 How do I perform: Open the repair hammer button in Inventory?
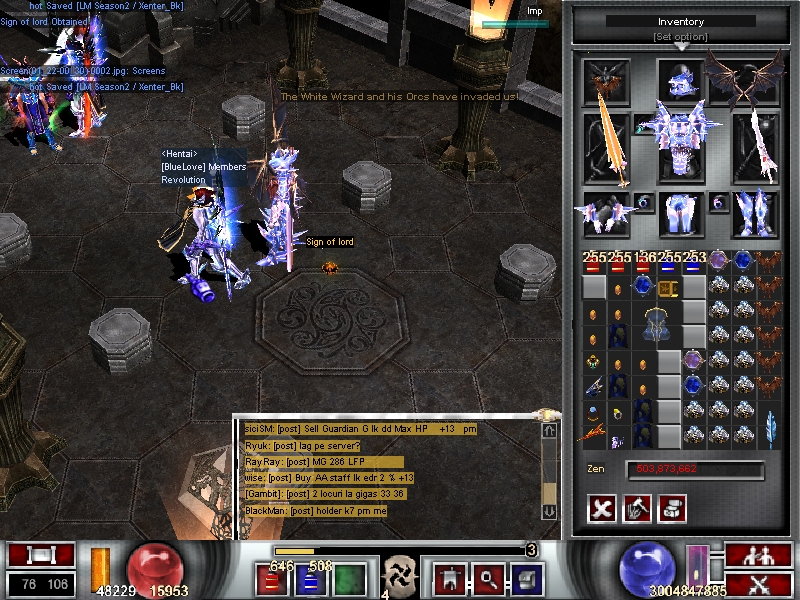pyautogui.click(x=637, y=508)
